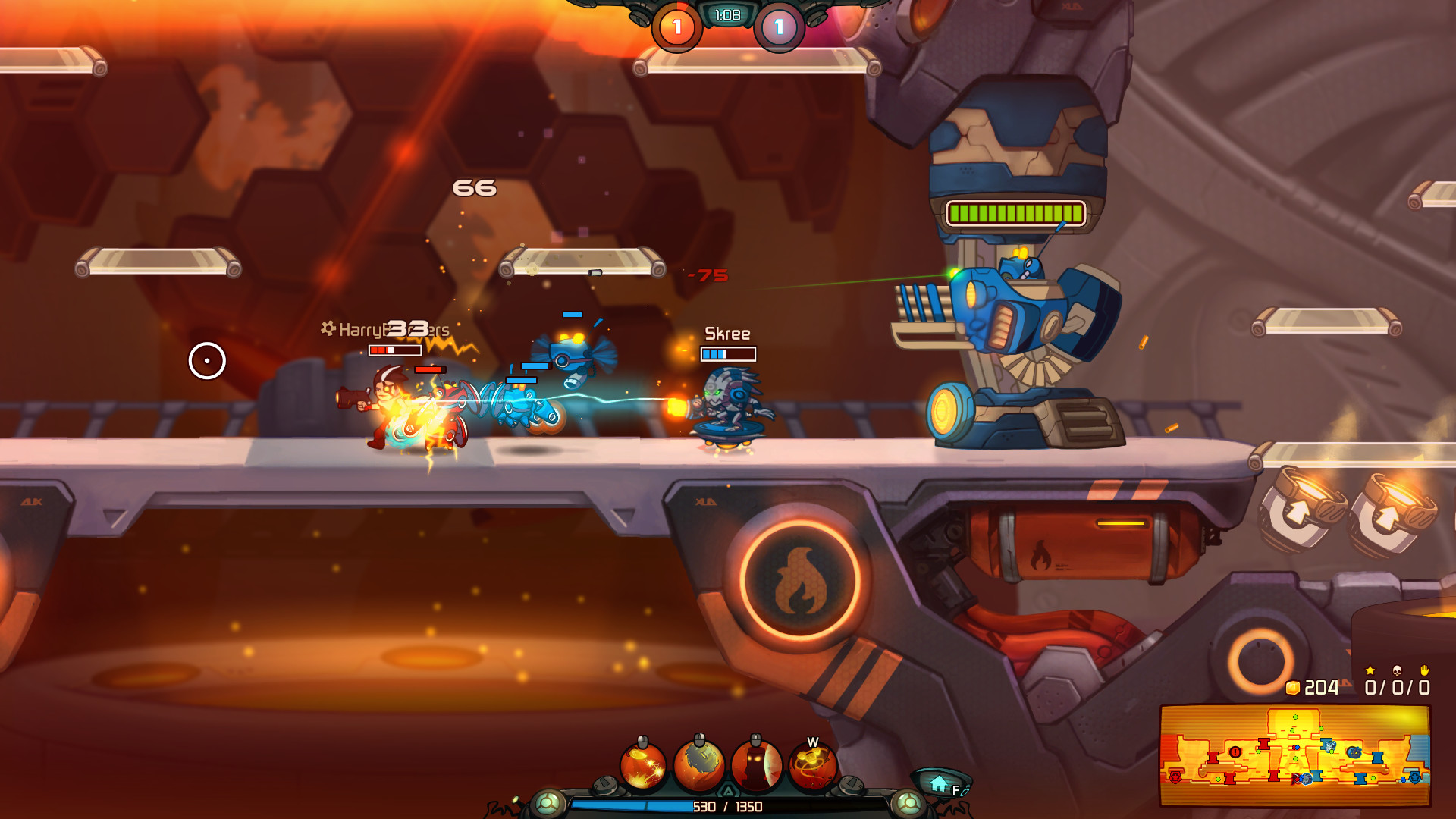Screen dimensions: 1456x819
Task: Click the blue team score circle showing 1
Action: (778, 27)
